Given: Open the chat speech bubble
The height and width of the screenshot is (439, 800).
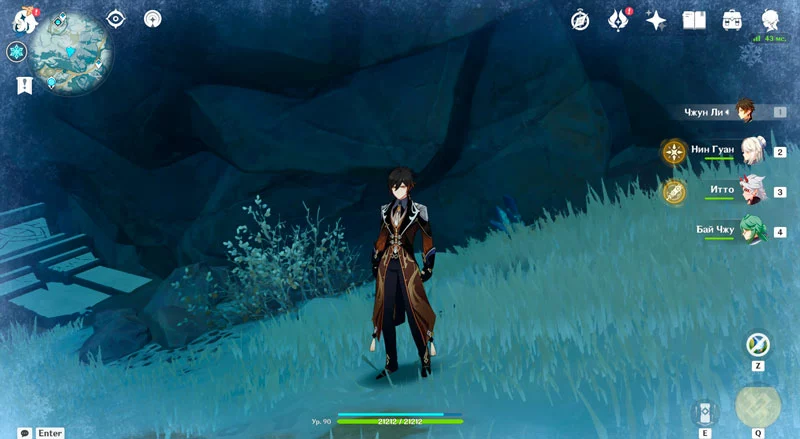Looking at the screenshot, I should tap(24, 433).
